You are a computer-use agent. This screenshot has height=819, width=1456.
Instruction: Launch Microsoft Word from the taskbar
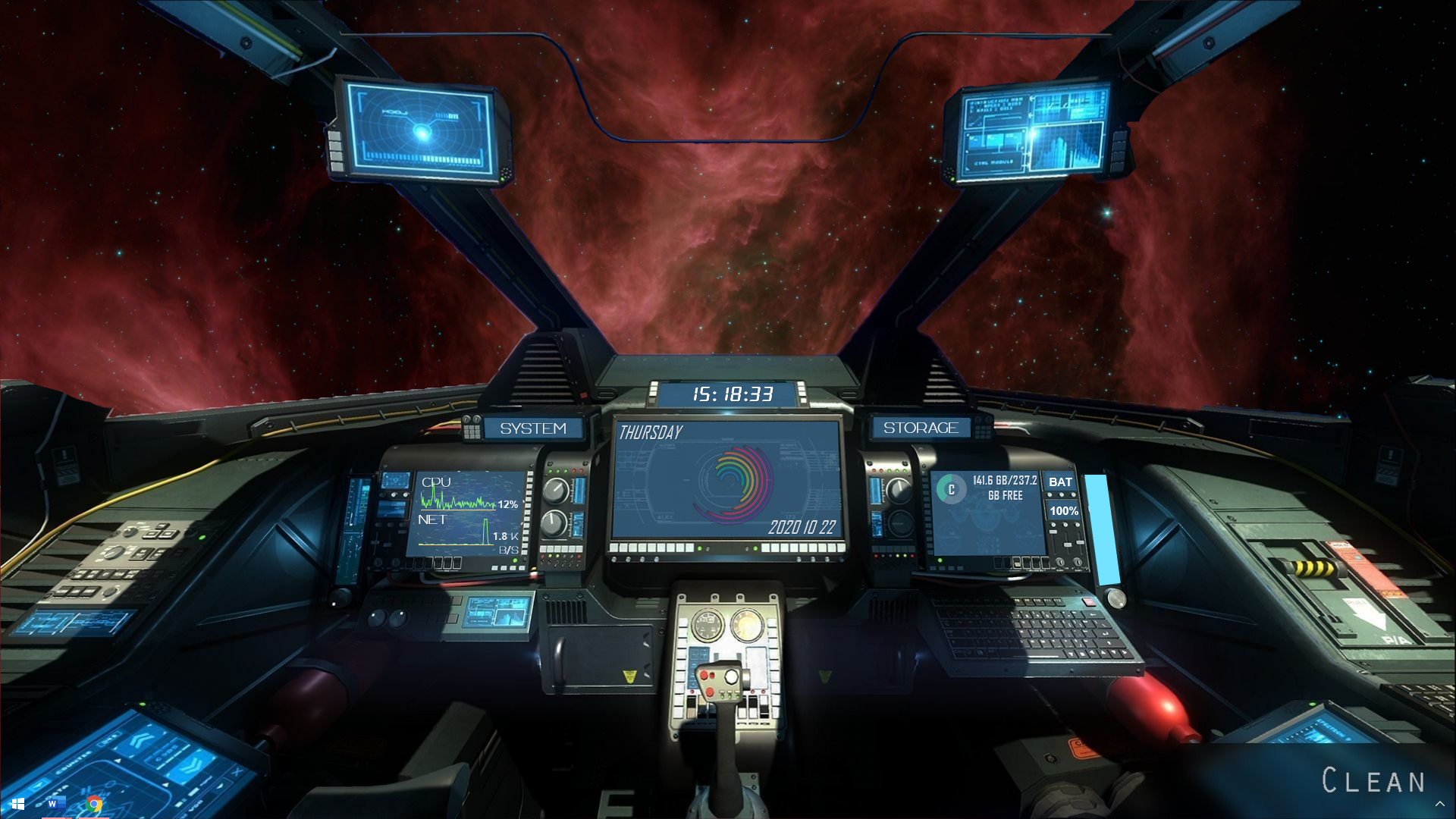coord(53,804)
